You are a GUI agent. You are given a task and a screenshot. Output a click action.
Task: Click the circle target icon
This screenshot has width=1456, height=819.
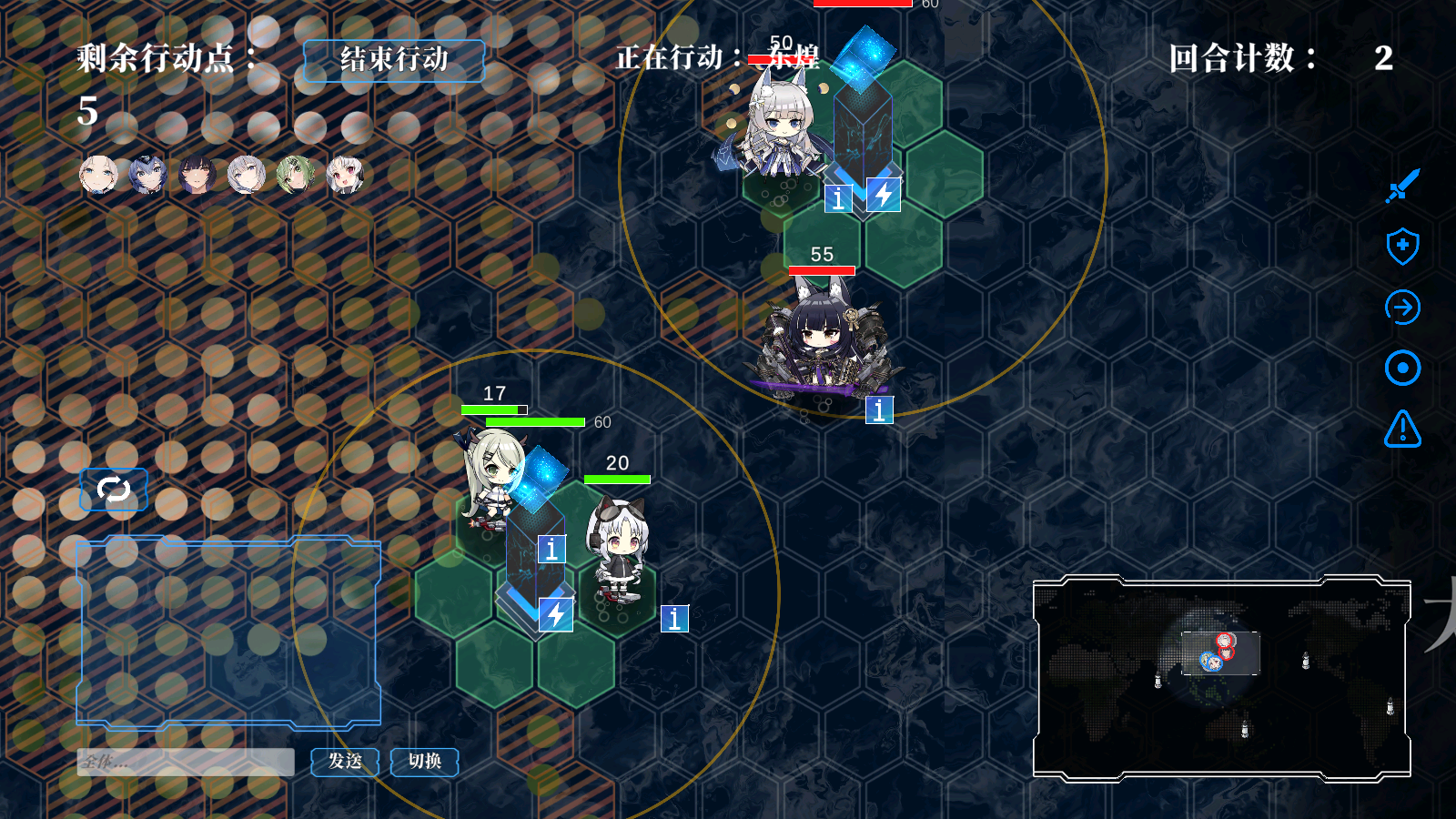click(x=1402, y=369)
